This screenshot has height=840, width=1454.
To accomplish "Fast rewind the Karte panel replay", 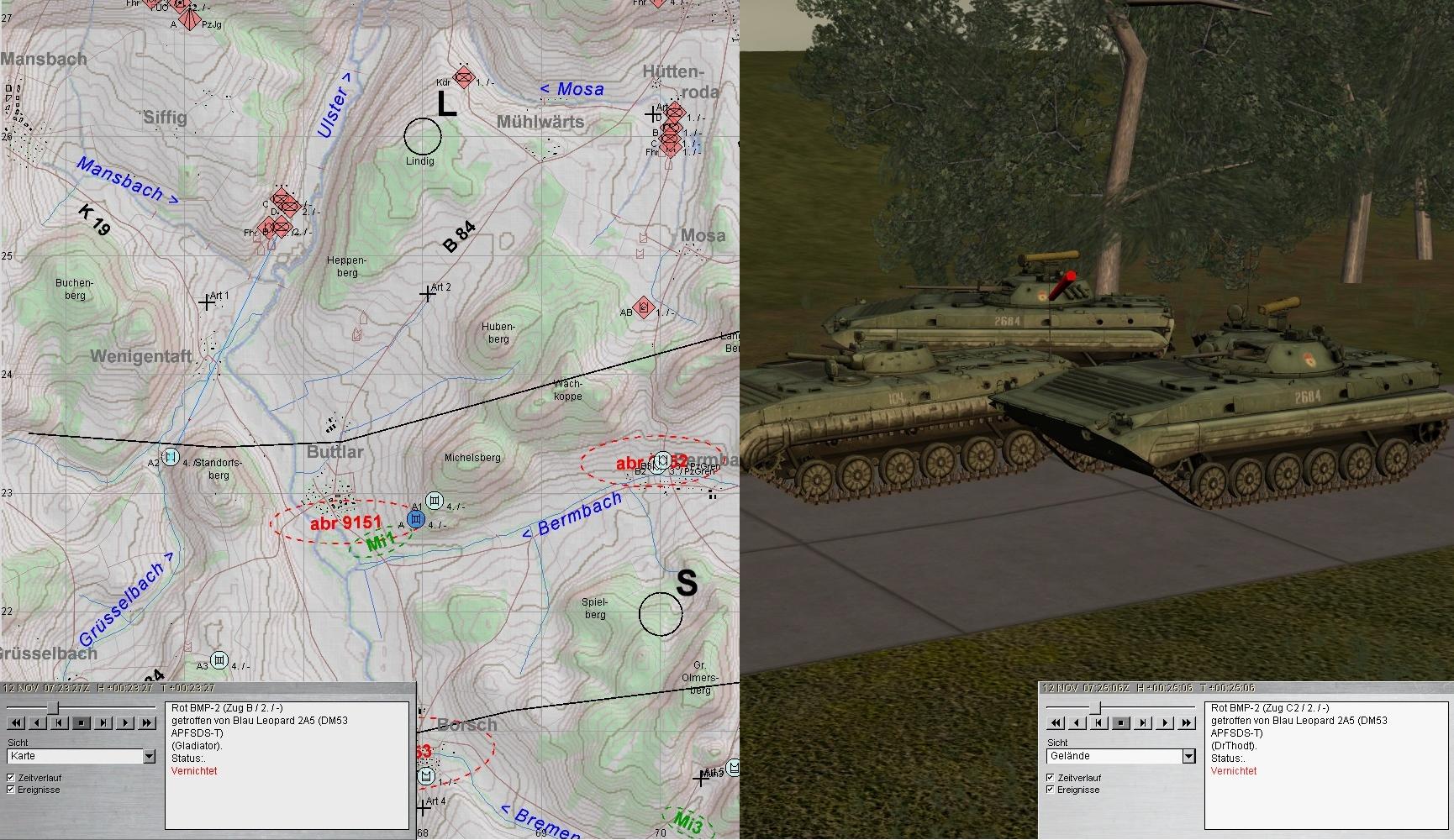I will click(15, 722).
